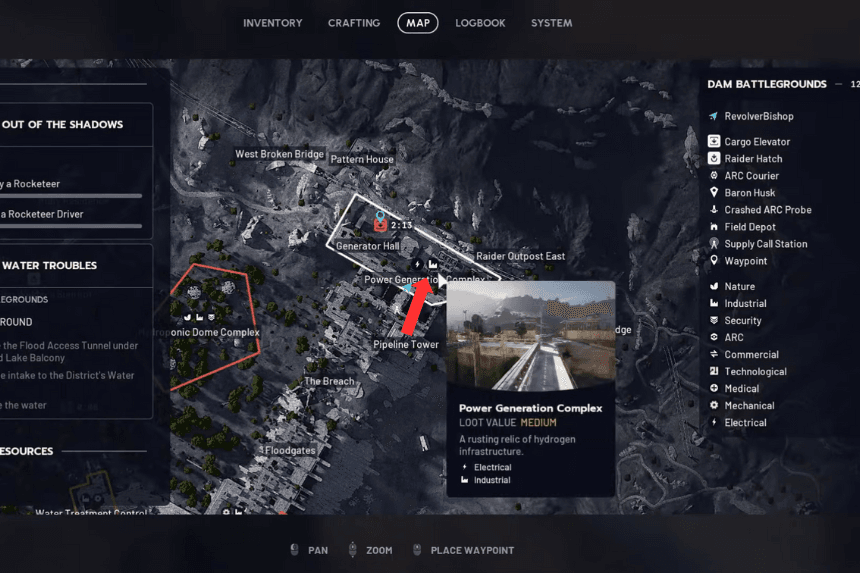Select the Generator Hall map label
The image size is (860, 573).
point(367,246)
